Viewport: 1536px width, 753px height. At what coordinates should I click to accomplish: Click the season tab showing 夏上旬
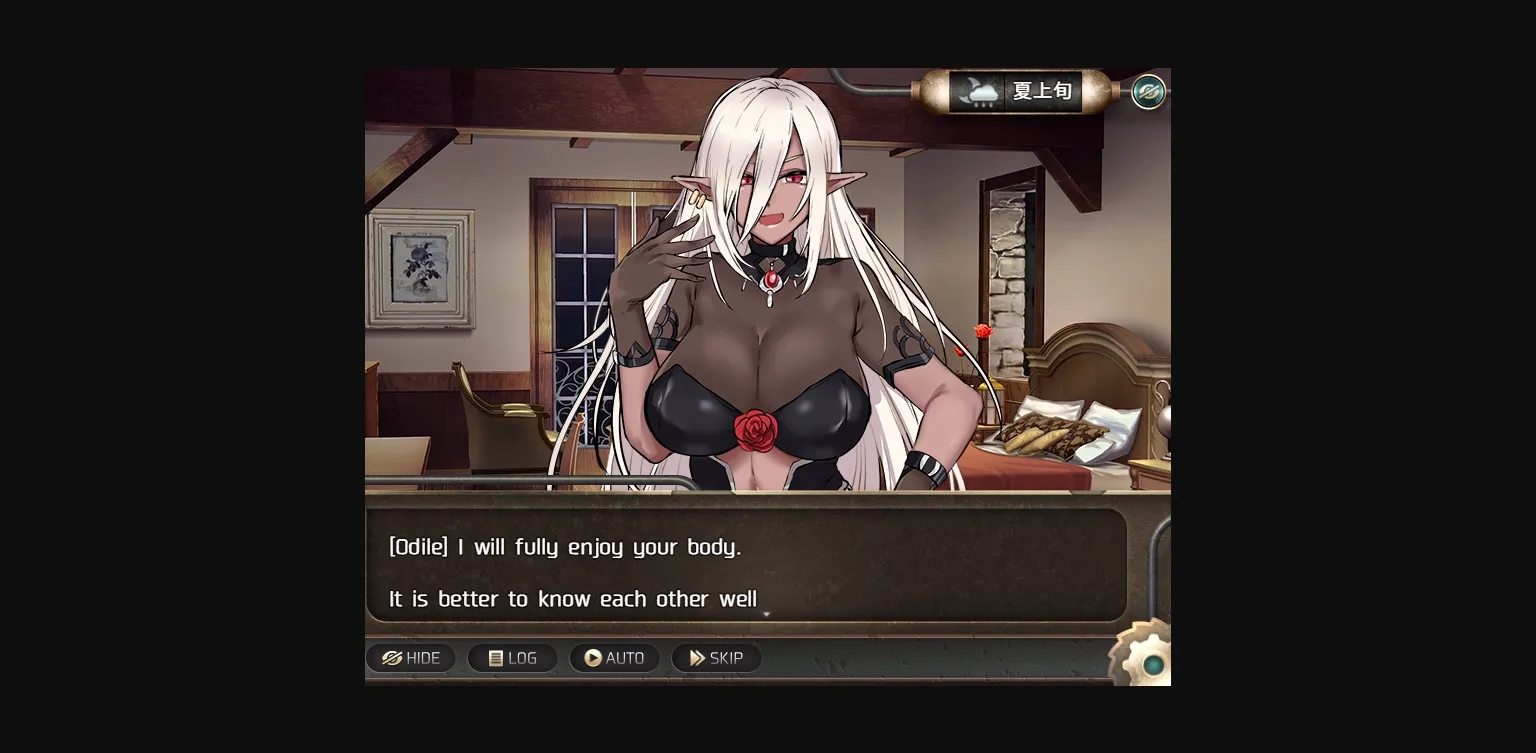1042,90
